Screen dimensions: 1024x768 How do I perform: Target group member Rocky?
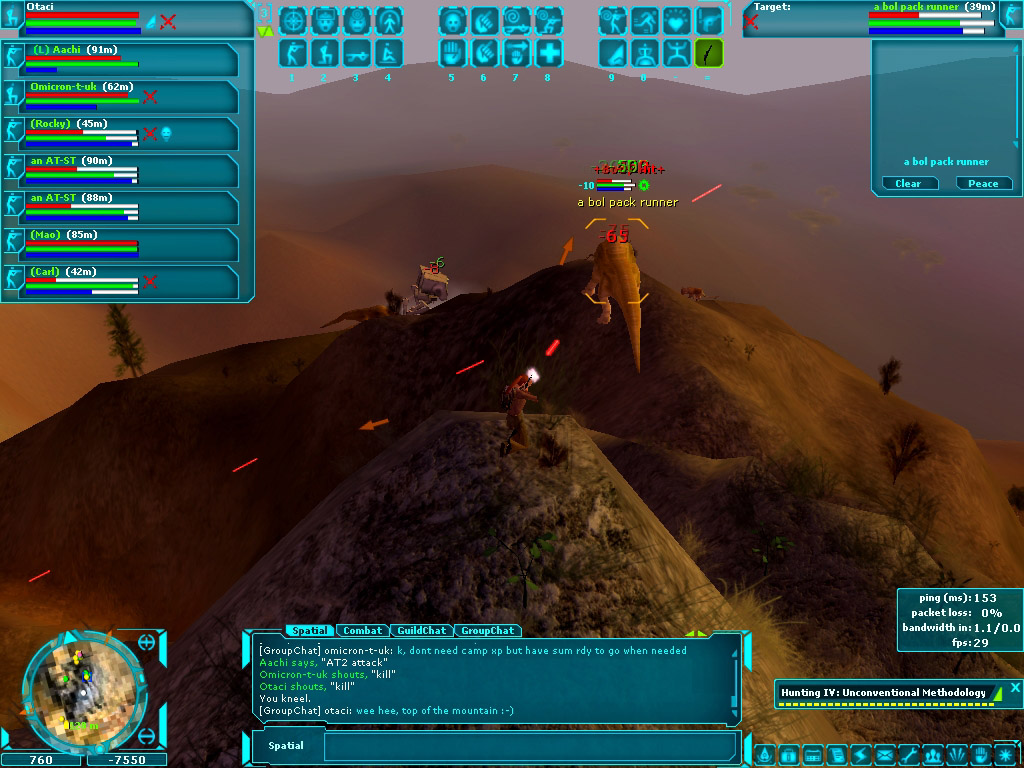(x=121, y=133)
